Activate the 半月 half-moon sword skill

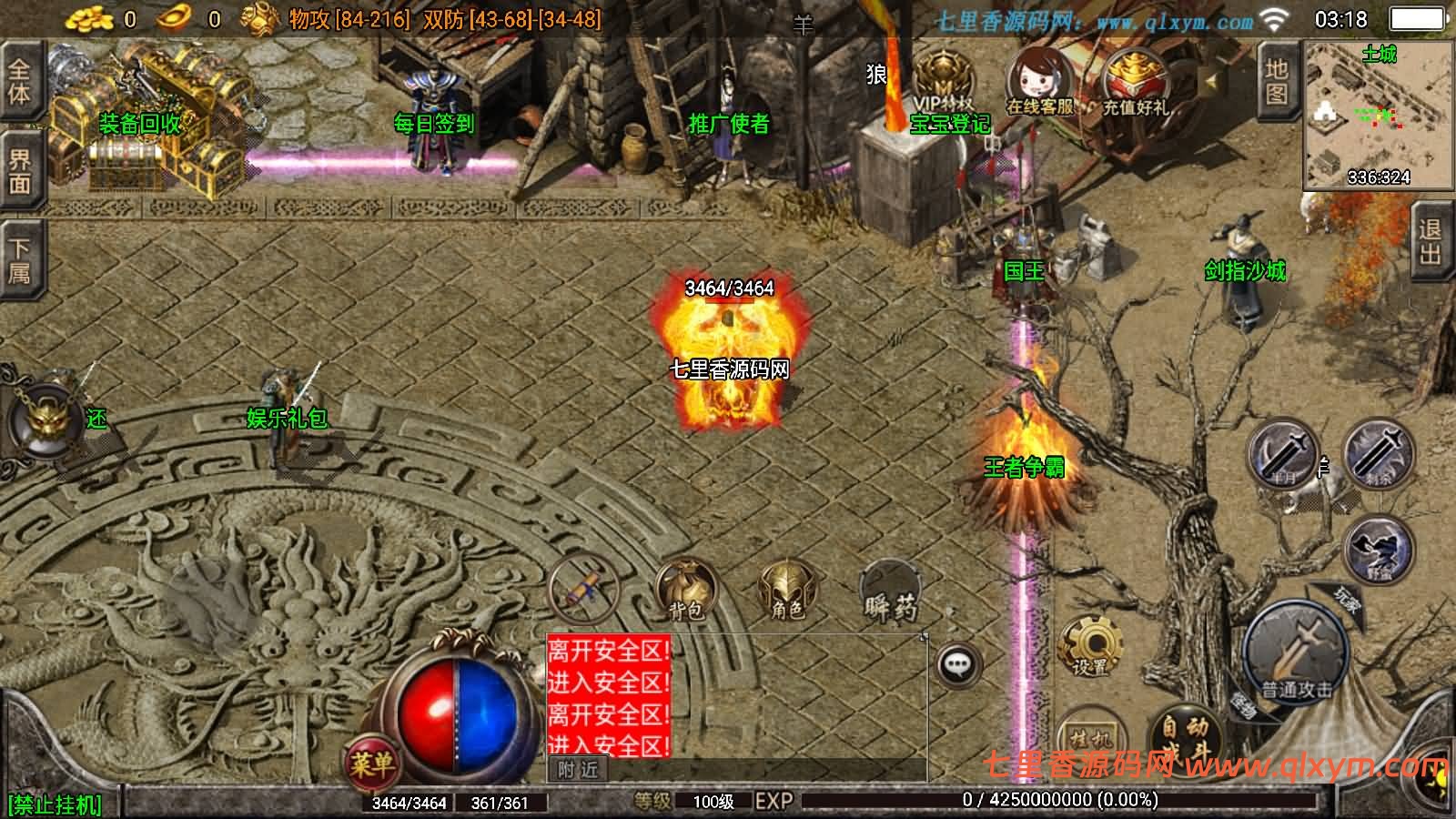(x=1283, y=455)
